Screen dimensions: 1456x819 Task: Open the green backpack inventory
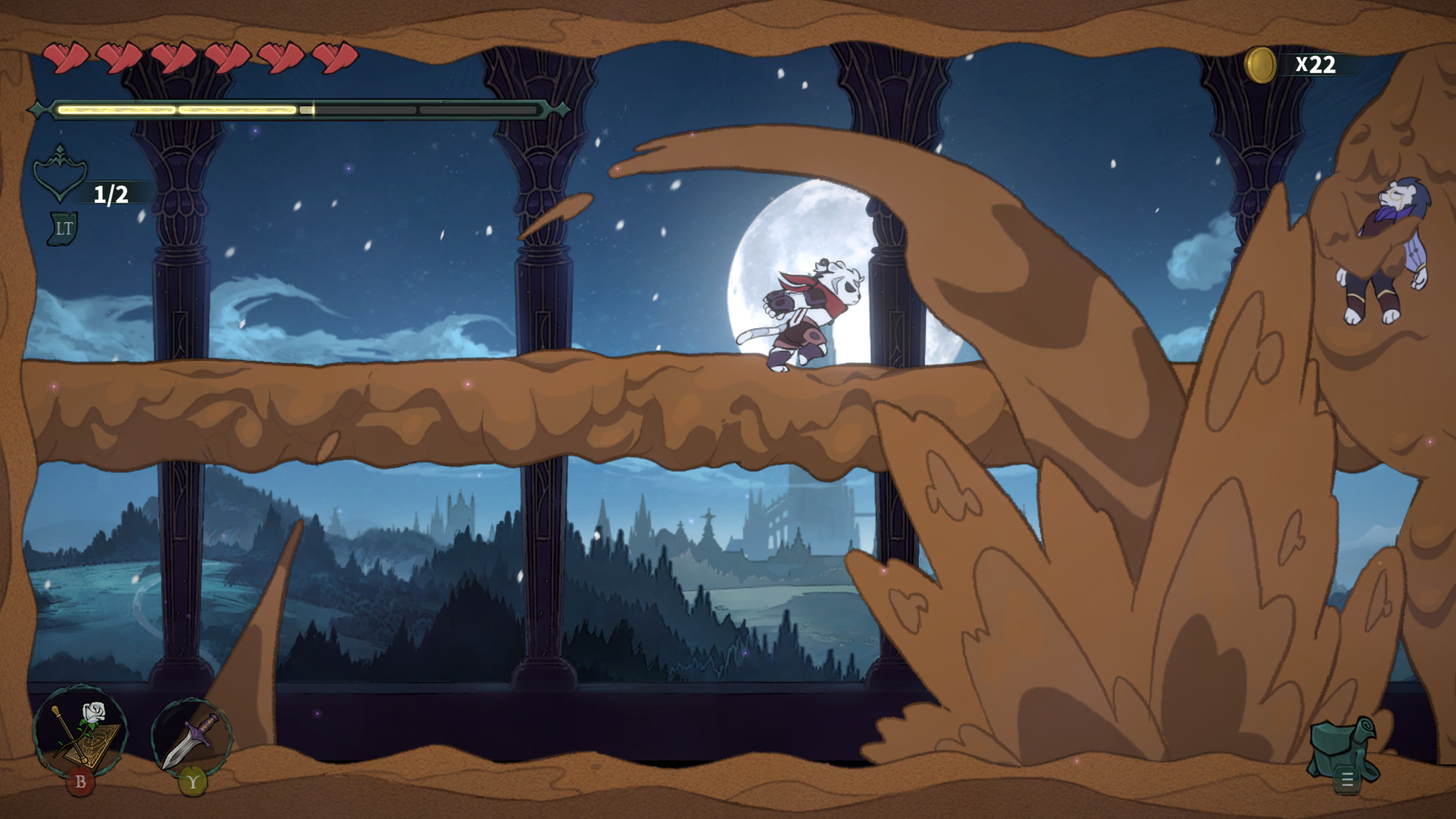pyautogui.click(x=1342, y=748)
